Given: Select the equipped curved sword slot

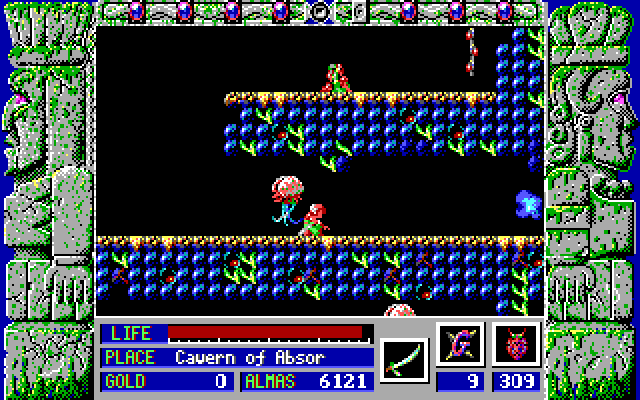Looking at the screenshot, I should [x=404, y=356].
